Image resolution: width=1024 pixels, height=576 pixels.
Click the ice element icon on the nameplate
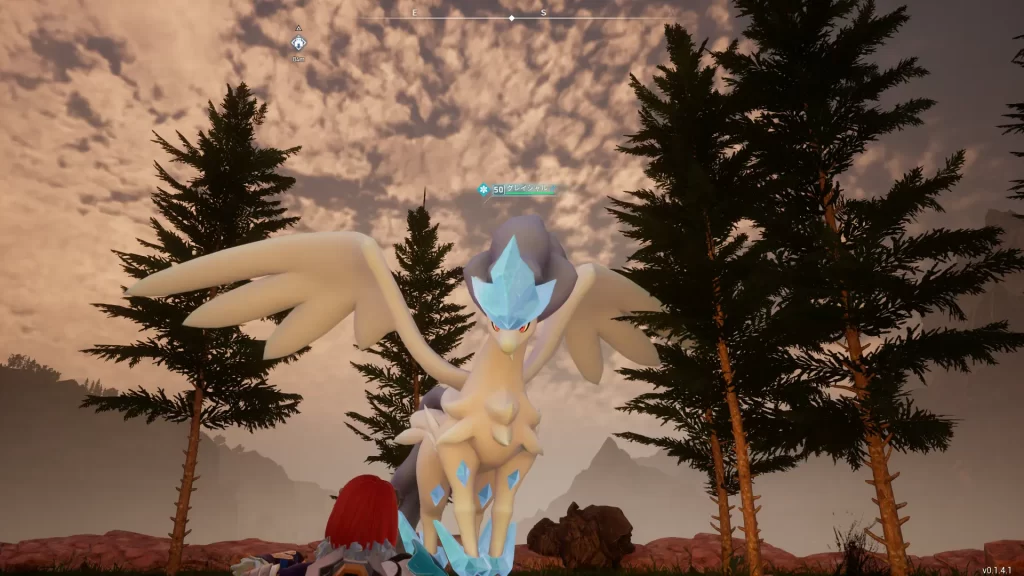(484, 189)
